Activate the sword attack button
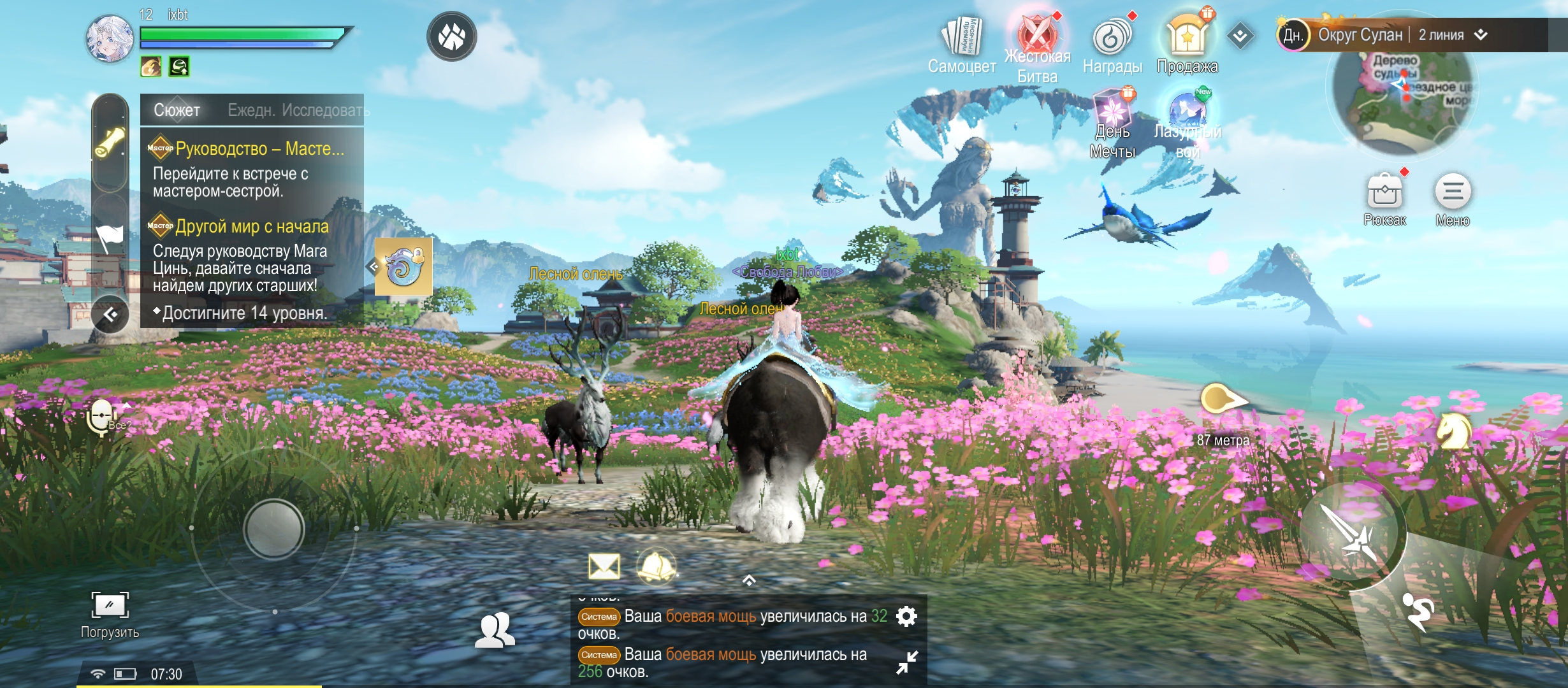The height and width of the screenshot is (688, 1568). pyautogui.click(x=1352, y=533)
